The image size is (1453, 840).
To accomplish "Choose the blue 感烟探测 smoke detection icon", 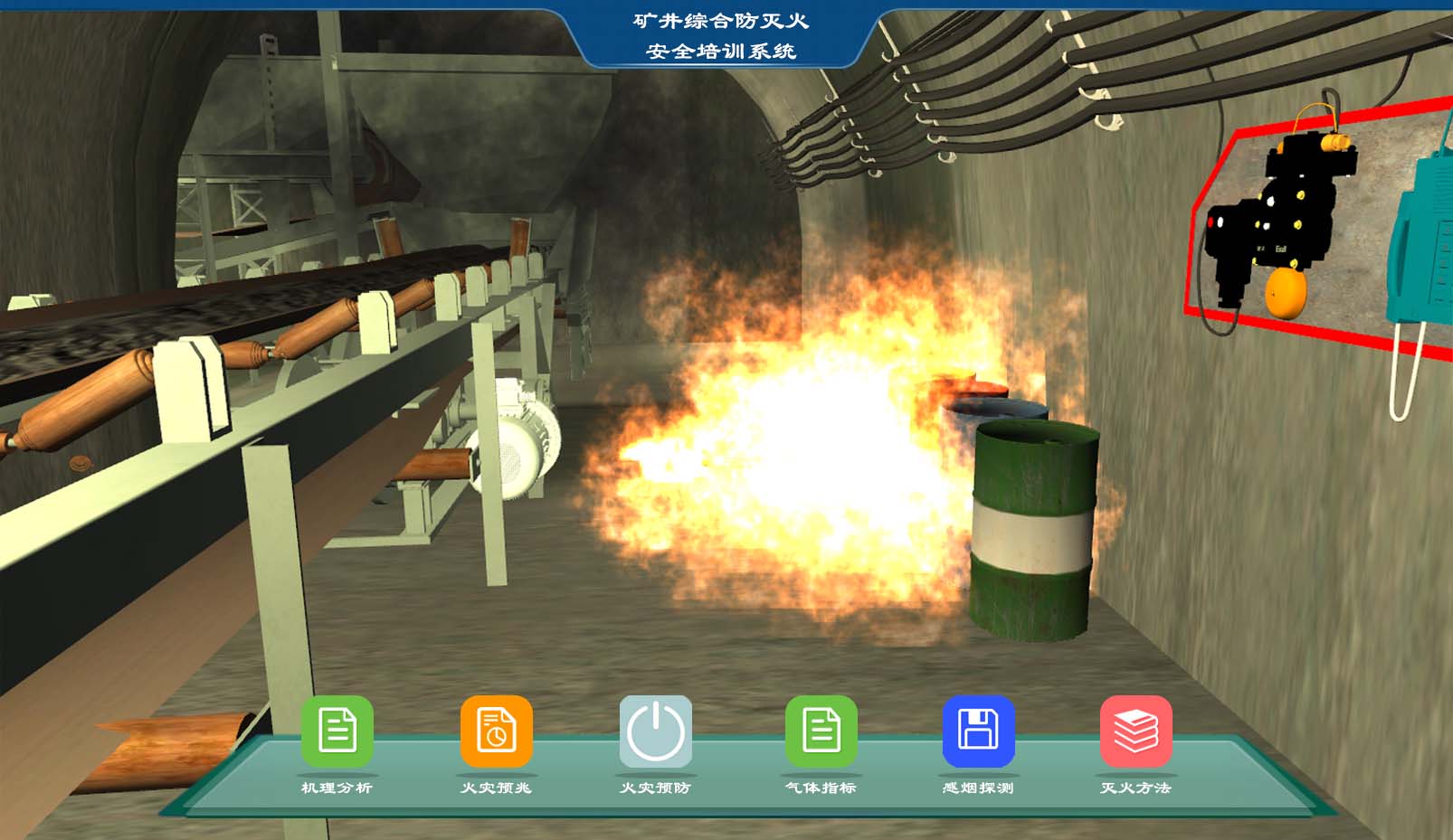I will coord(978,731).
